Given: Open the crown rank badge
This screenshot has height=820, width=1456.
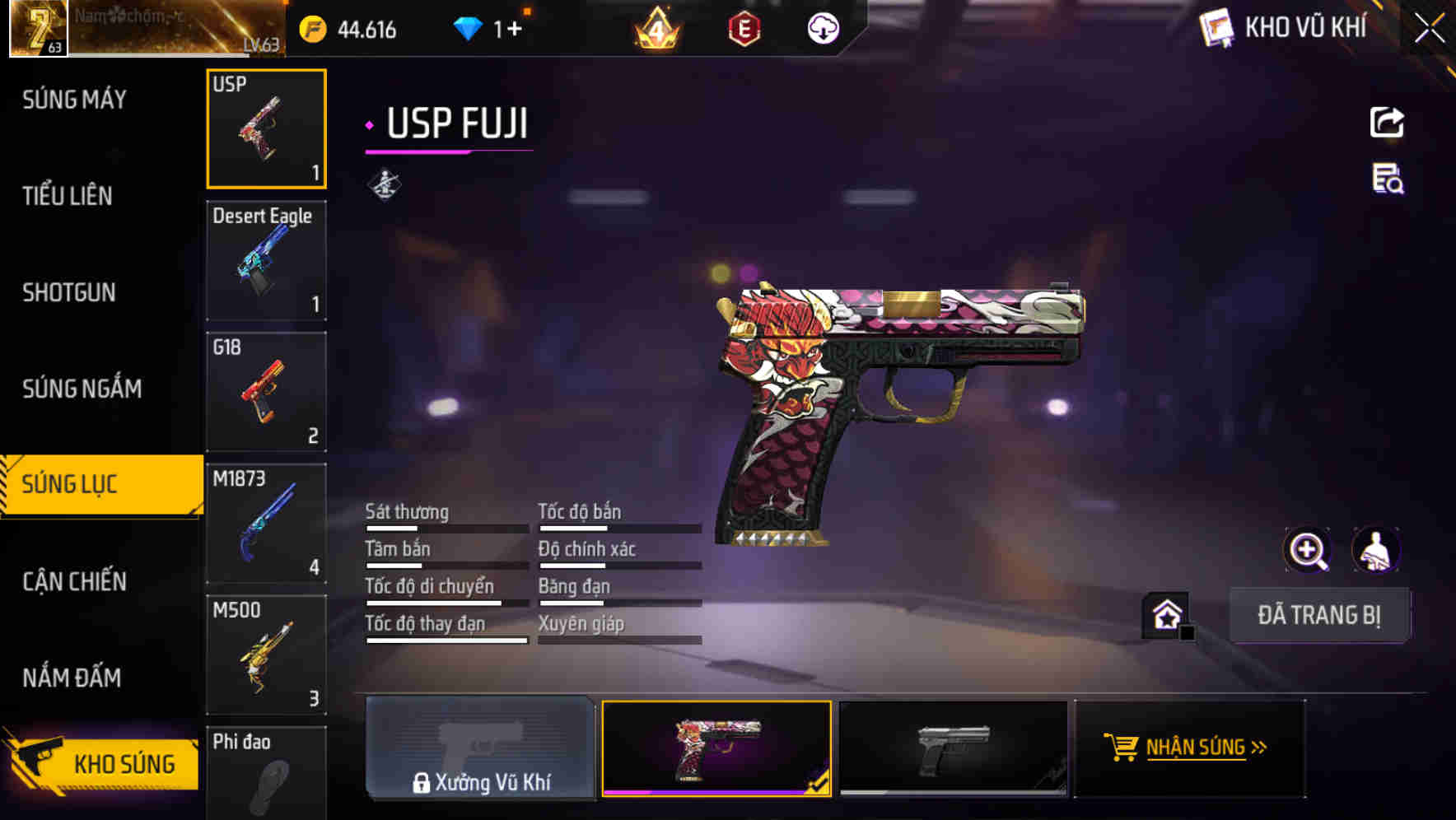Looking at the screenshot, I should 655,28.
